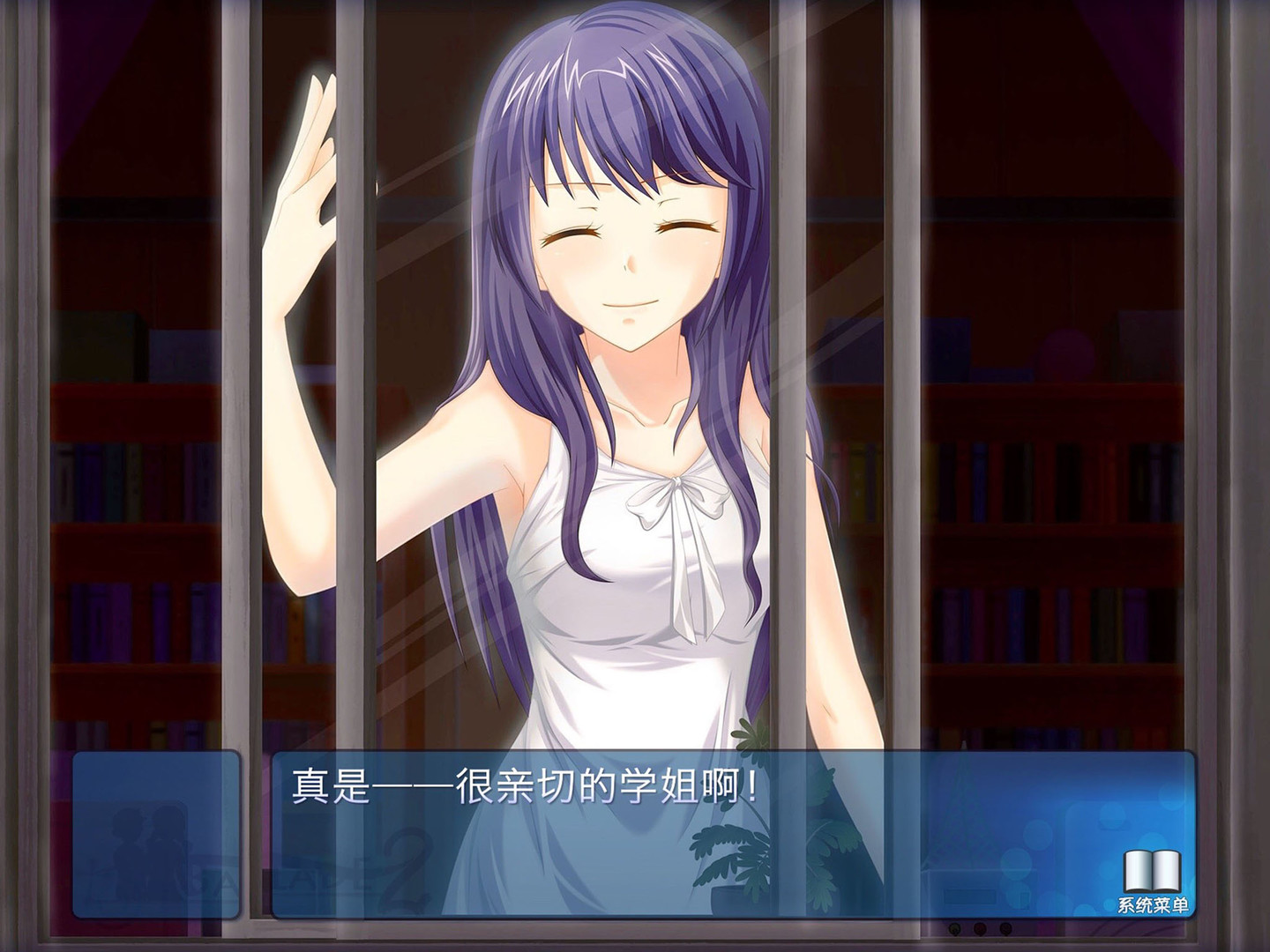Click the first small dot indicator
The image size is (1270, 952).
(955, 928)
